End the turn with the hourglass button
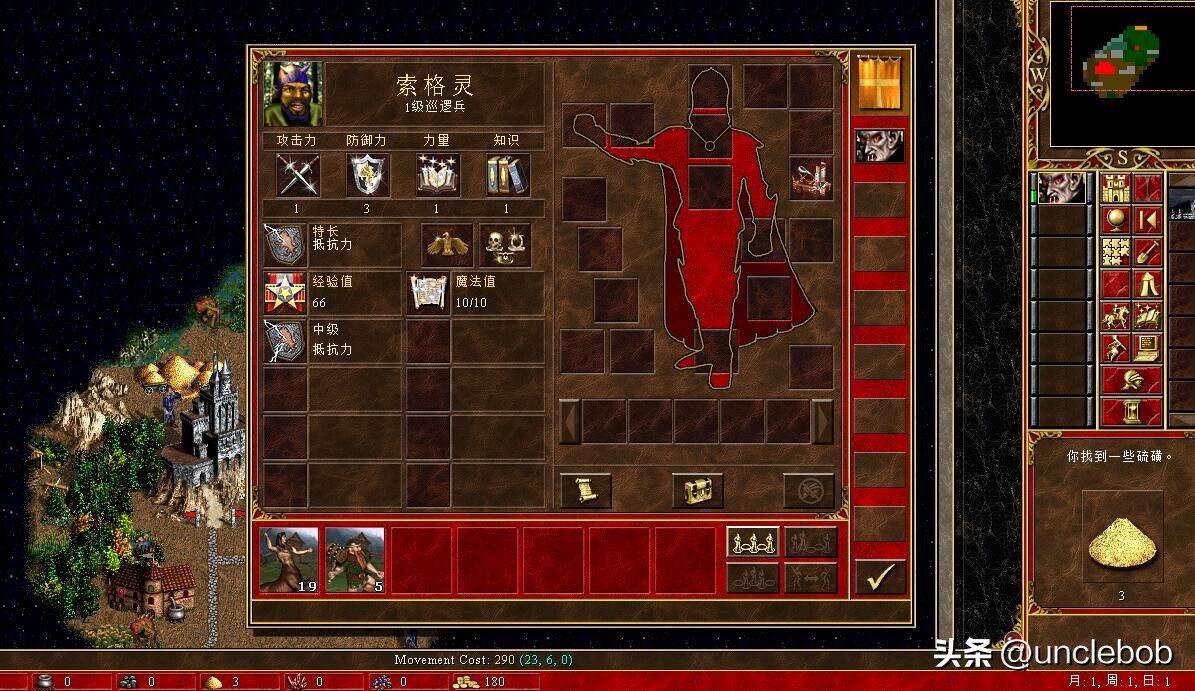 click(x=1132, y=411)
